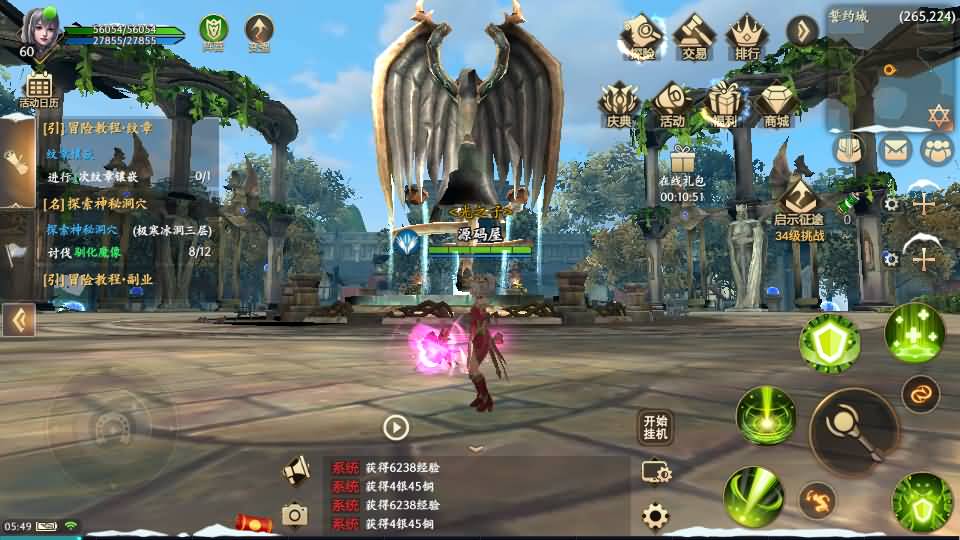Open the 活动 events megaphone icon
960x540 pixels.
coord(671,104)
